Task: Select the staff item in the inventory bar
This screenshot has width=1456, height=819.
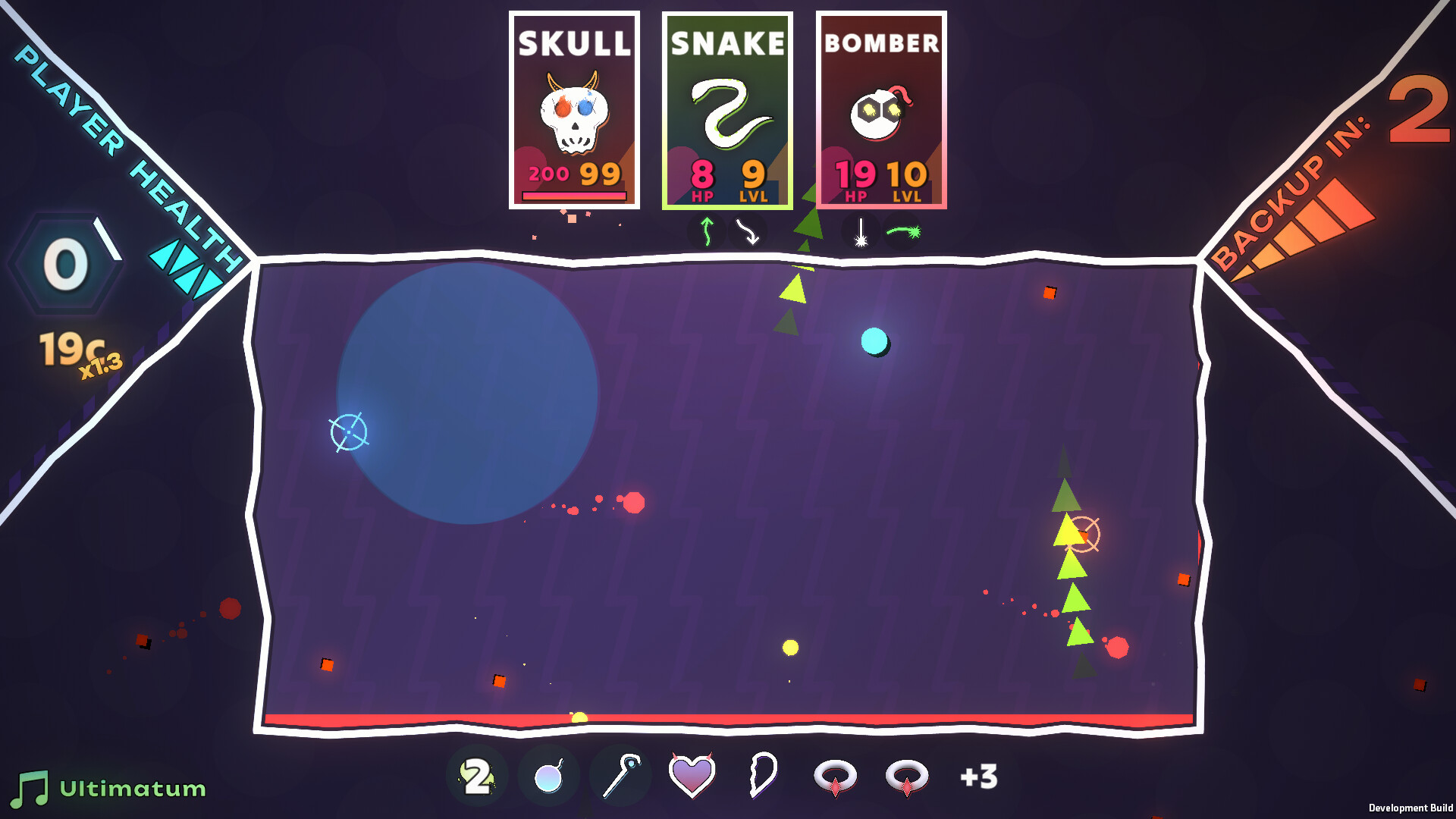Action: tap(621, 775)
